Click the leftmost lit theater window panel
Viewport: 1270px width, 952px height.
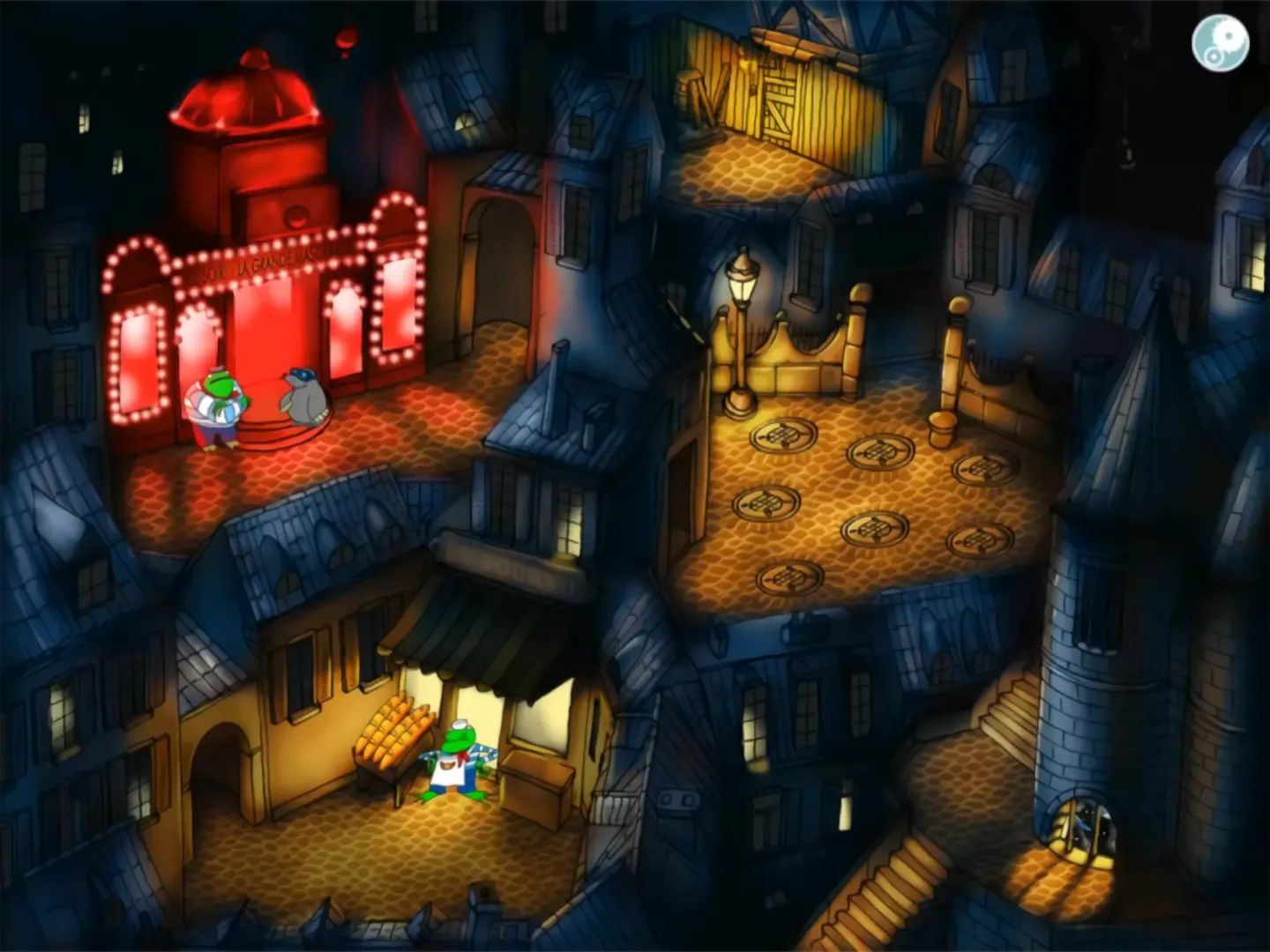137,361
